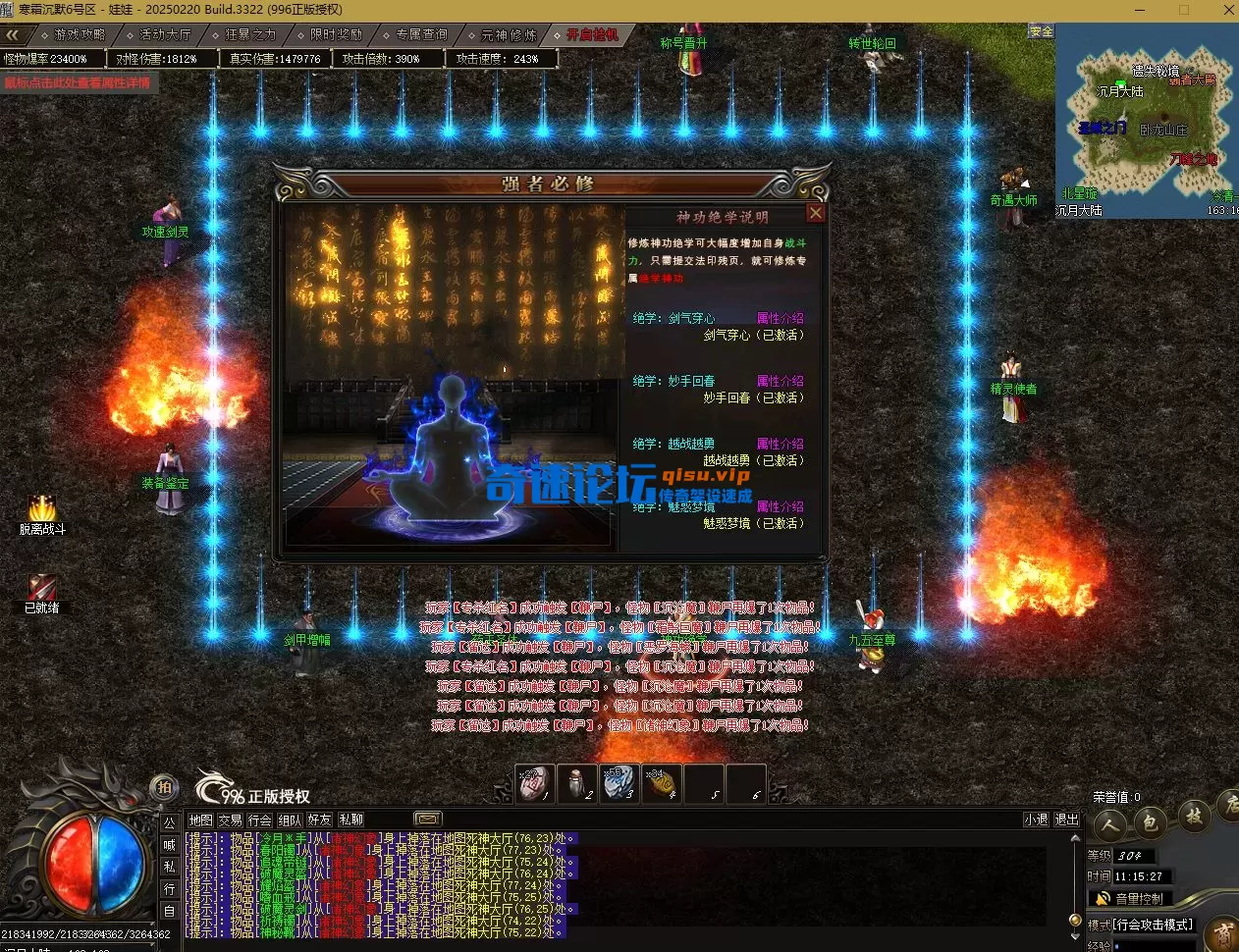Activate the red 开启挂机 auto-play button
This screenshot has height=952, width=1239.
pyautogui.click(x=593, y=34)
